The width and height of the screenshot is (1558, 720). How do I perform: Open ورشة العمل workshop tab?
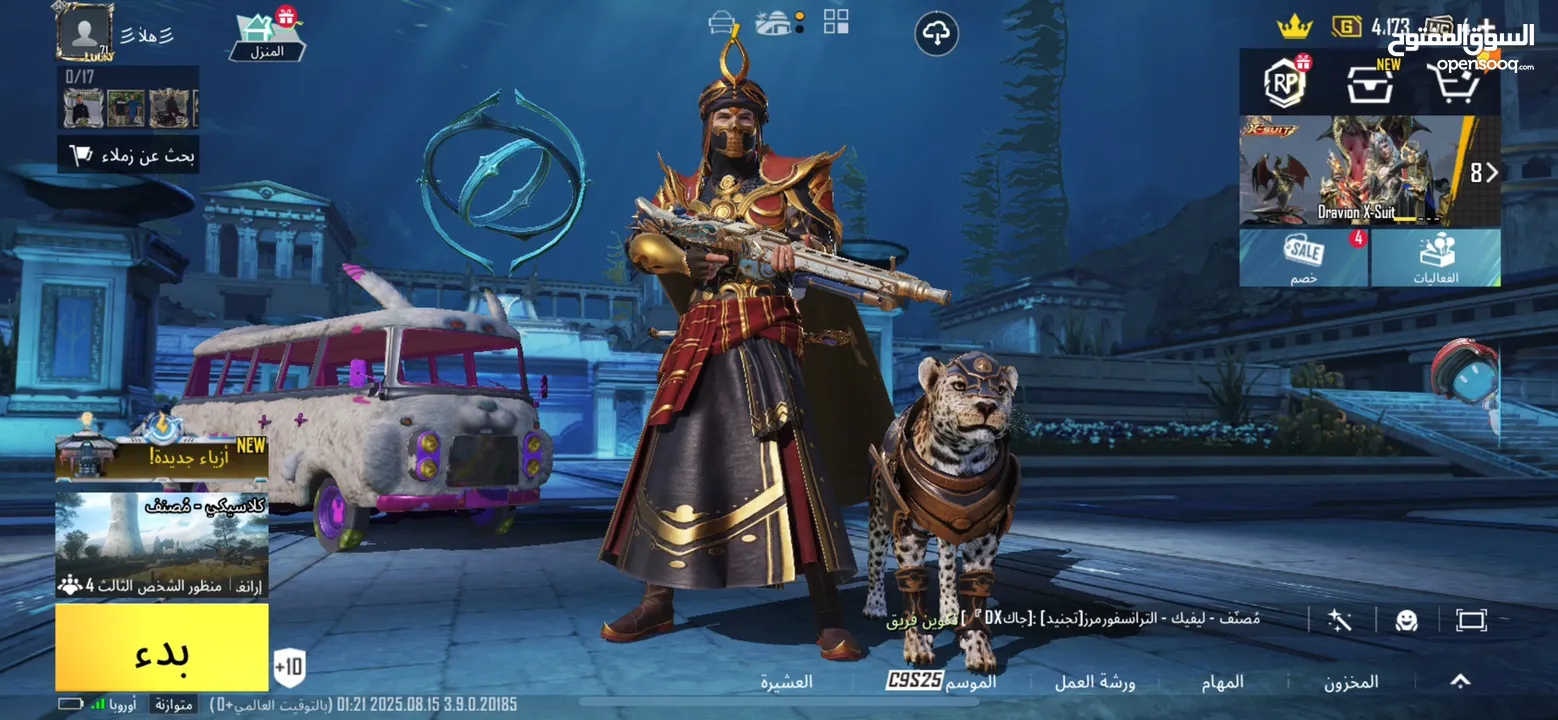(1095, 682)
